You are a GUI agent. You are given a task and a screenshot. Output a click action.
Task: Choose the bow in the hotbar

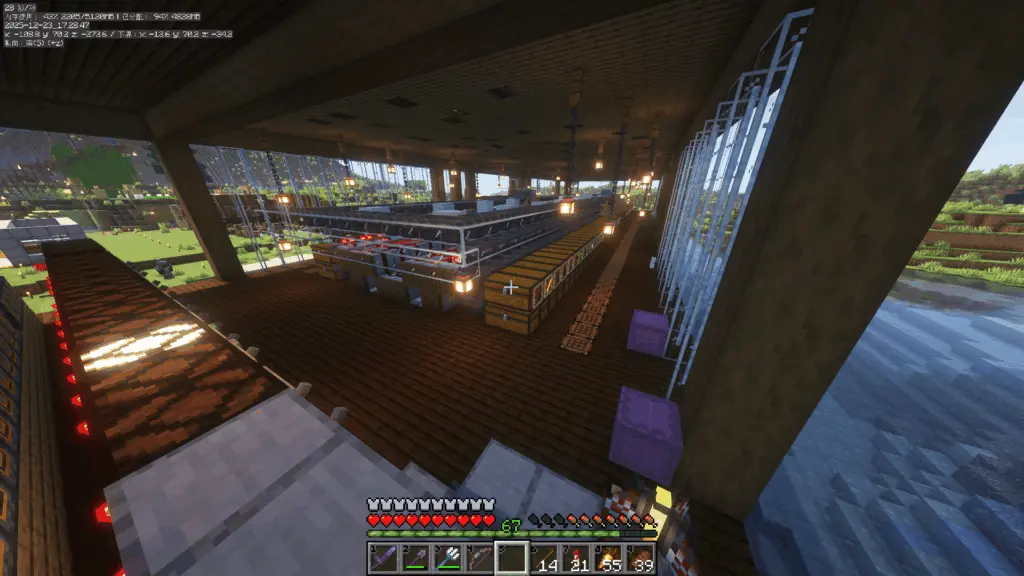pyautogui.click(x=479, y=558)
